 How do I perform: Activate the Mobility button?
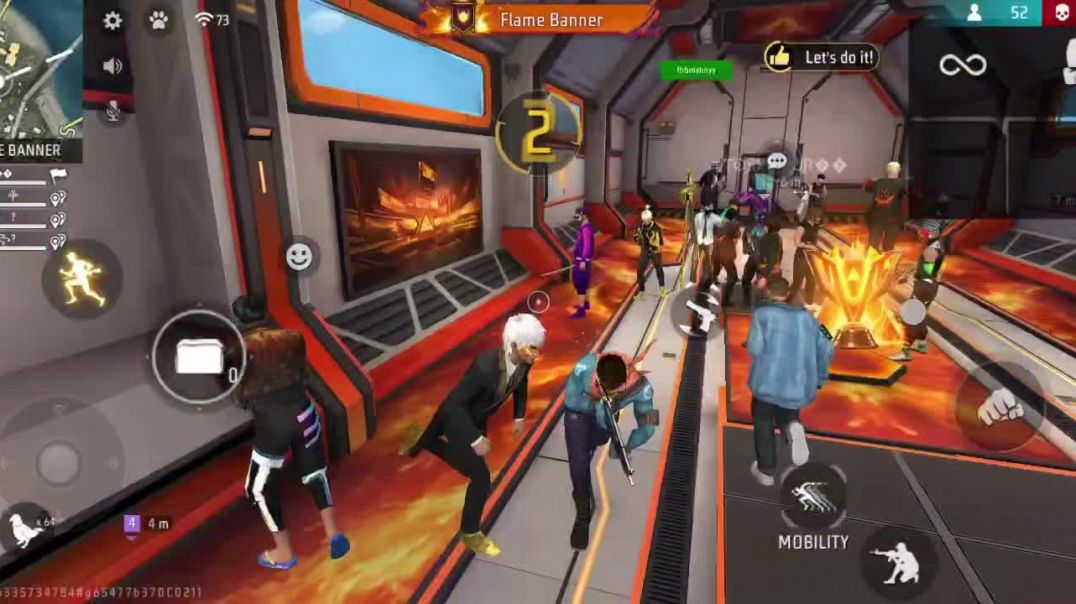point(813,497)
